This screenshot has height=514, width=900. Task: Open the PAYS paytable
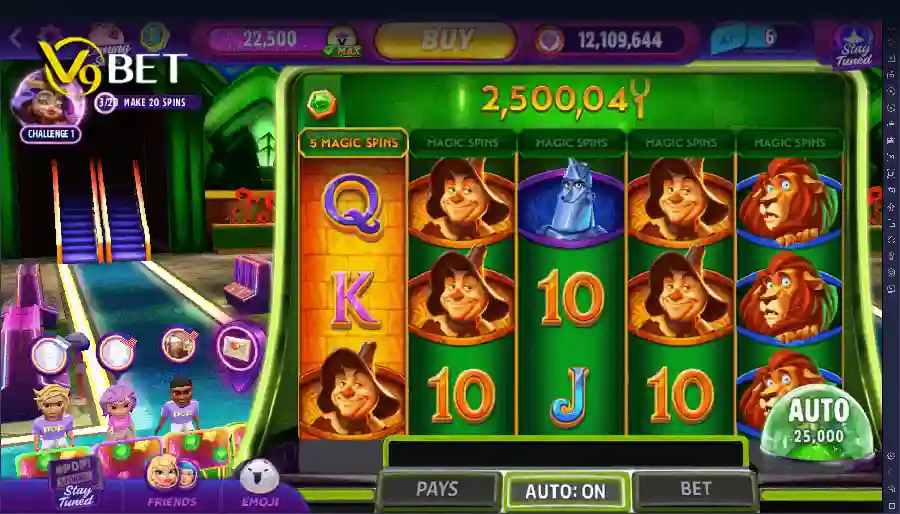tap(437, 489)
